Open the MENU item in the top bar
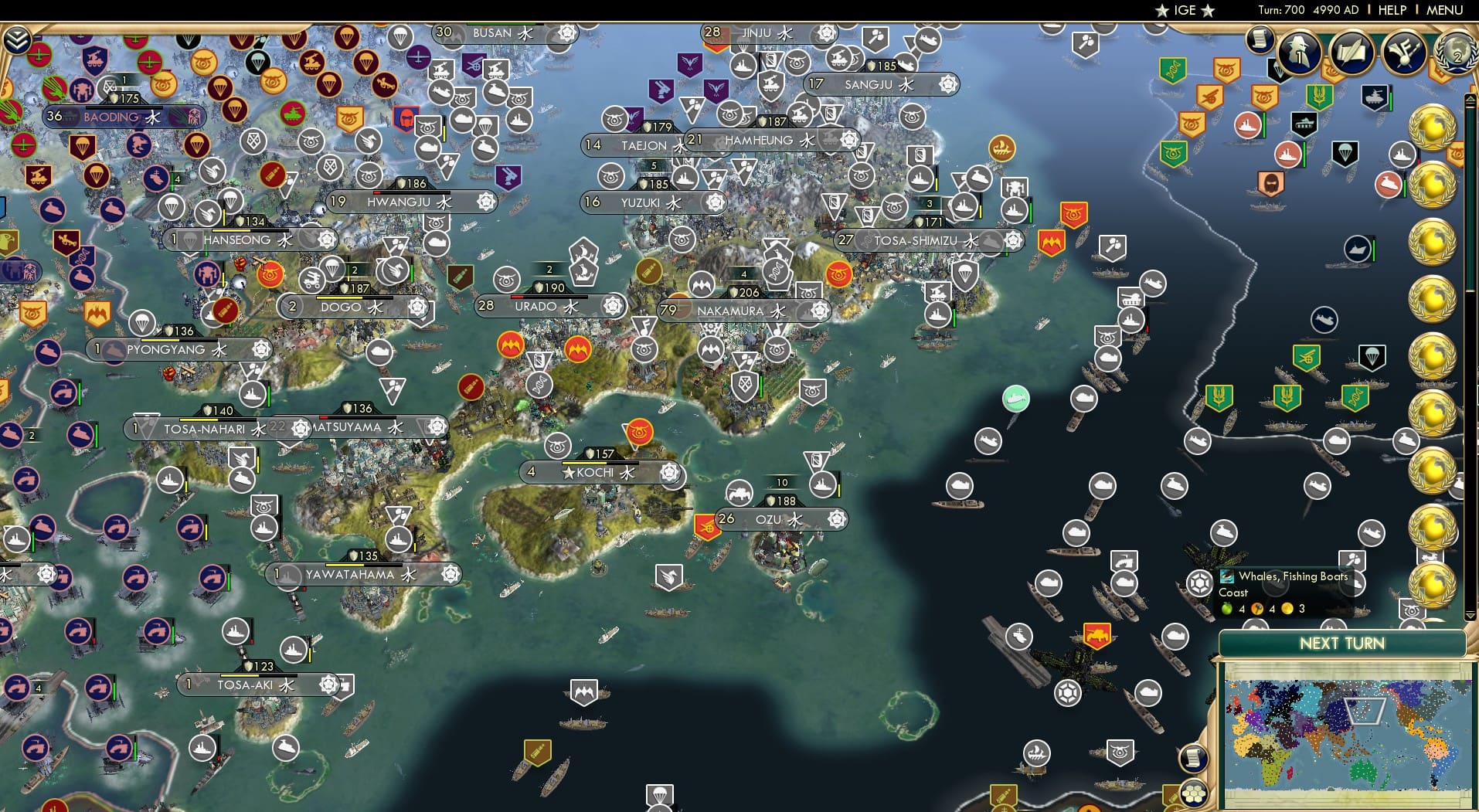This screenshot has height=812, width=1479. click(x=1447, y=10)
